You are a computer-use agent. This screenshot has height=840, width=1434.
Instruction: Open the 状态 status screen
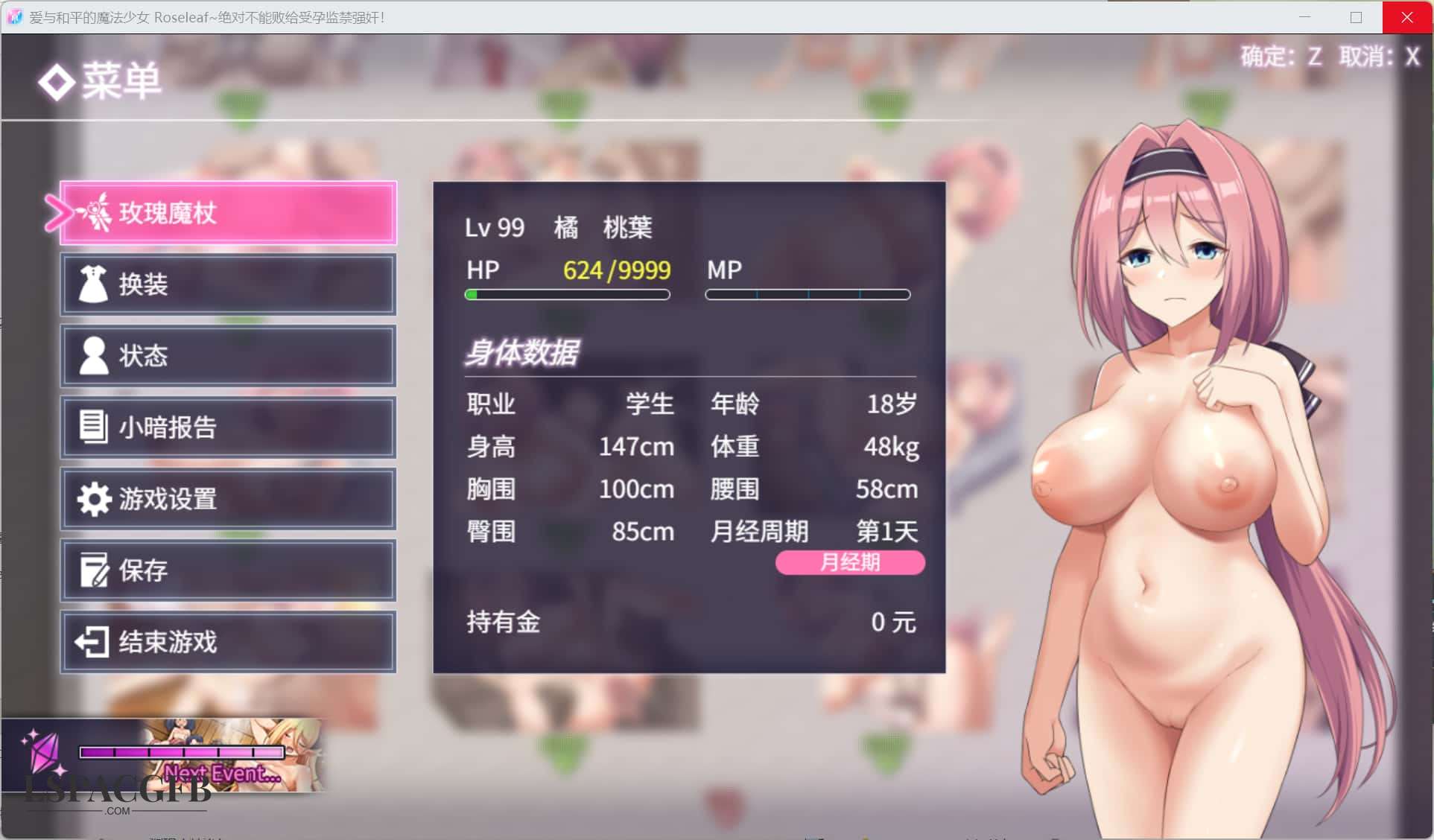tap(228, 356)
